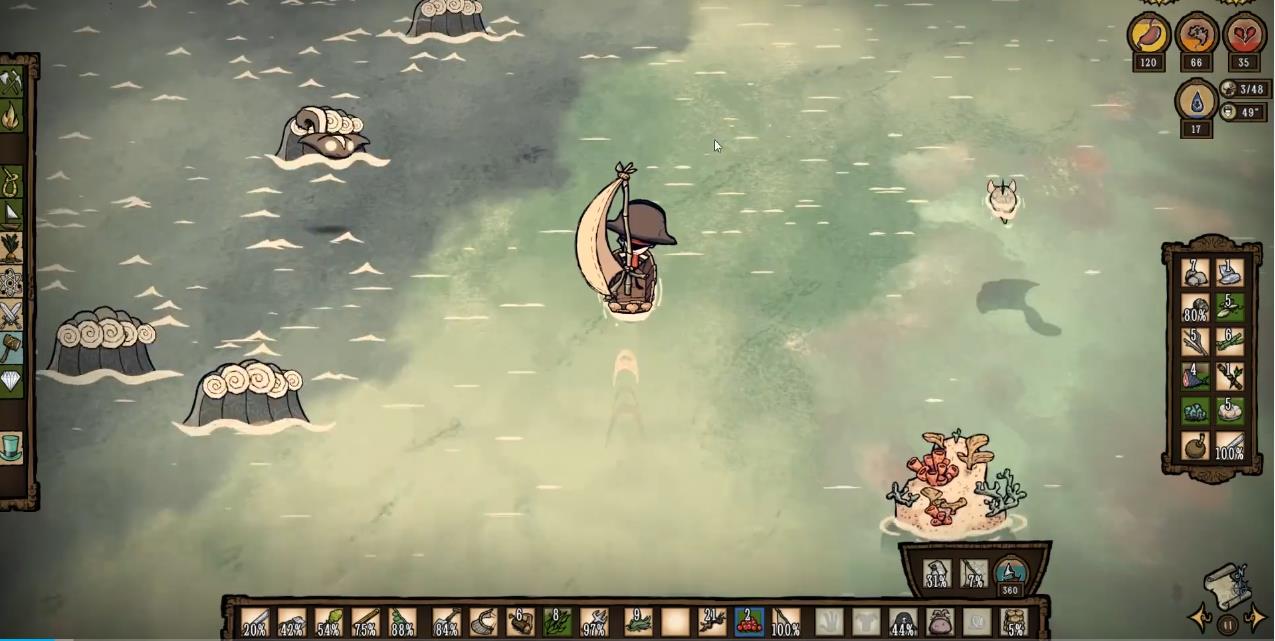The width and height of the screenshot is (1275, 641).
Task: Open the diamond Refine crafting tab
Action: pyautogui.click(x=12, y=382)
